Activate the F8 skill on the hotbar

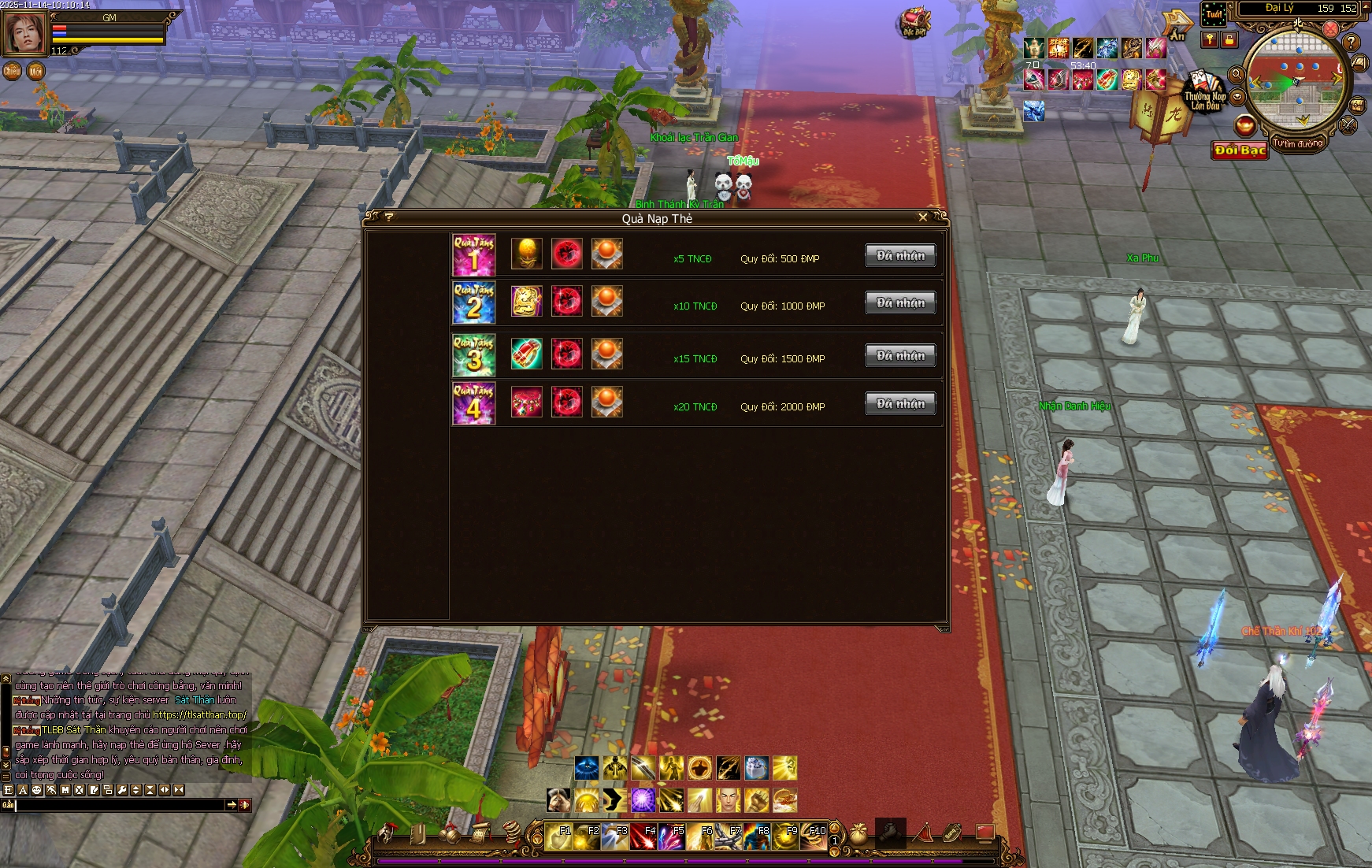coord(757,836)
